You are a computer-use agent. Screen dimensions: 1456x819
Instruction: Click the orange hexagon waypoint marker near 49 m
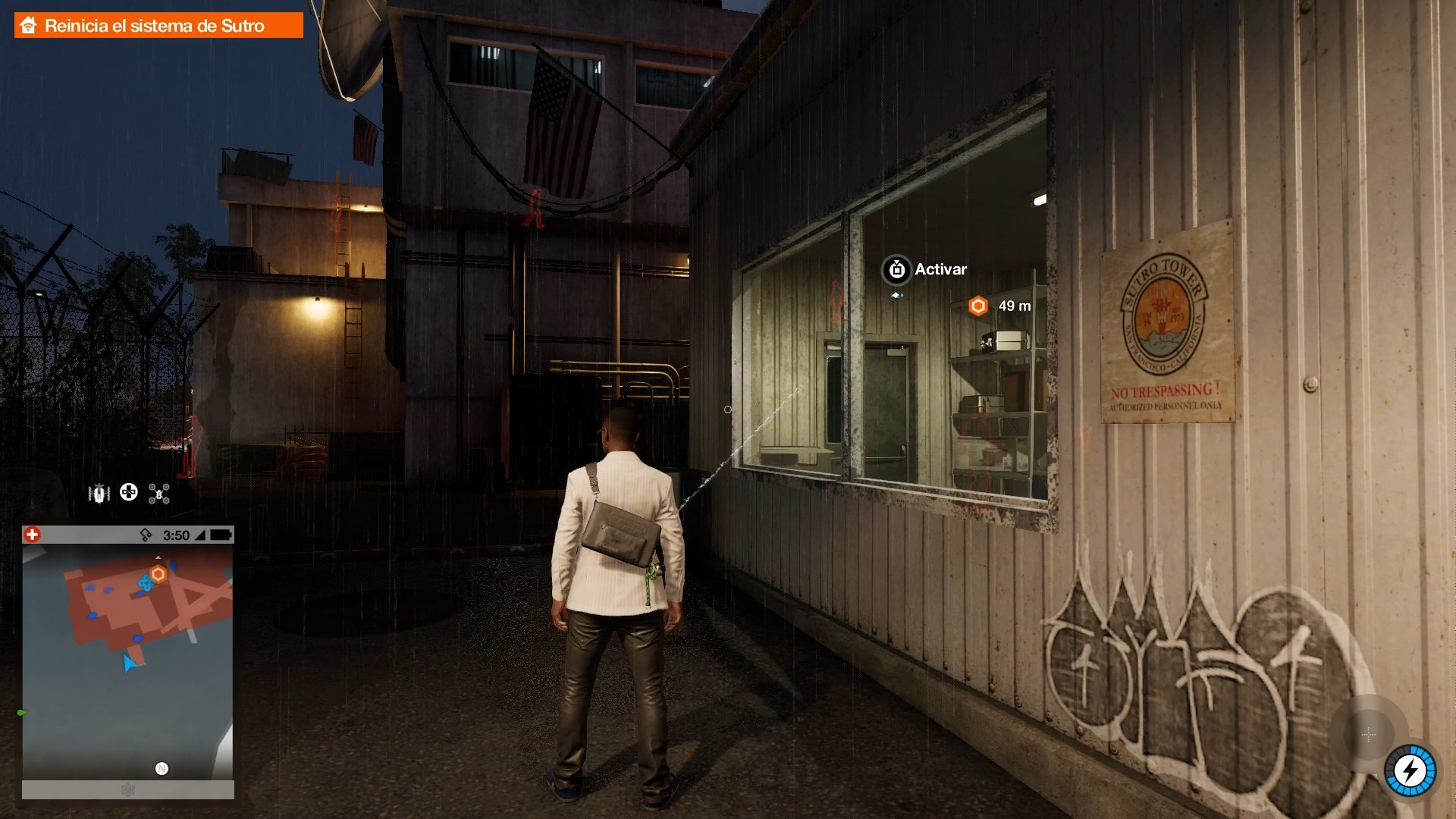pos(979,306)
